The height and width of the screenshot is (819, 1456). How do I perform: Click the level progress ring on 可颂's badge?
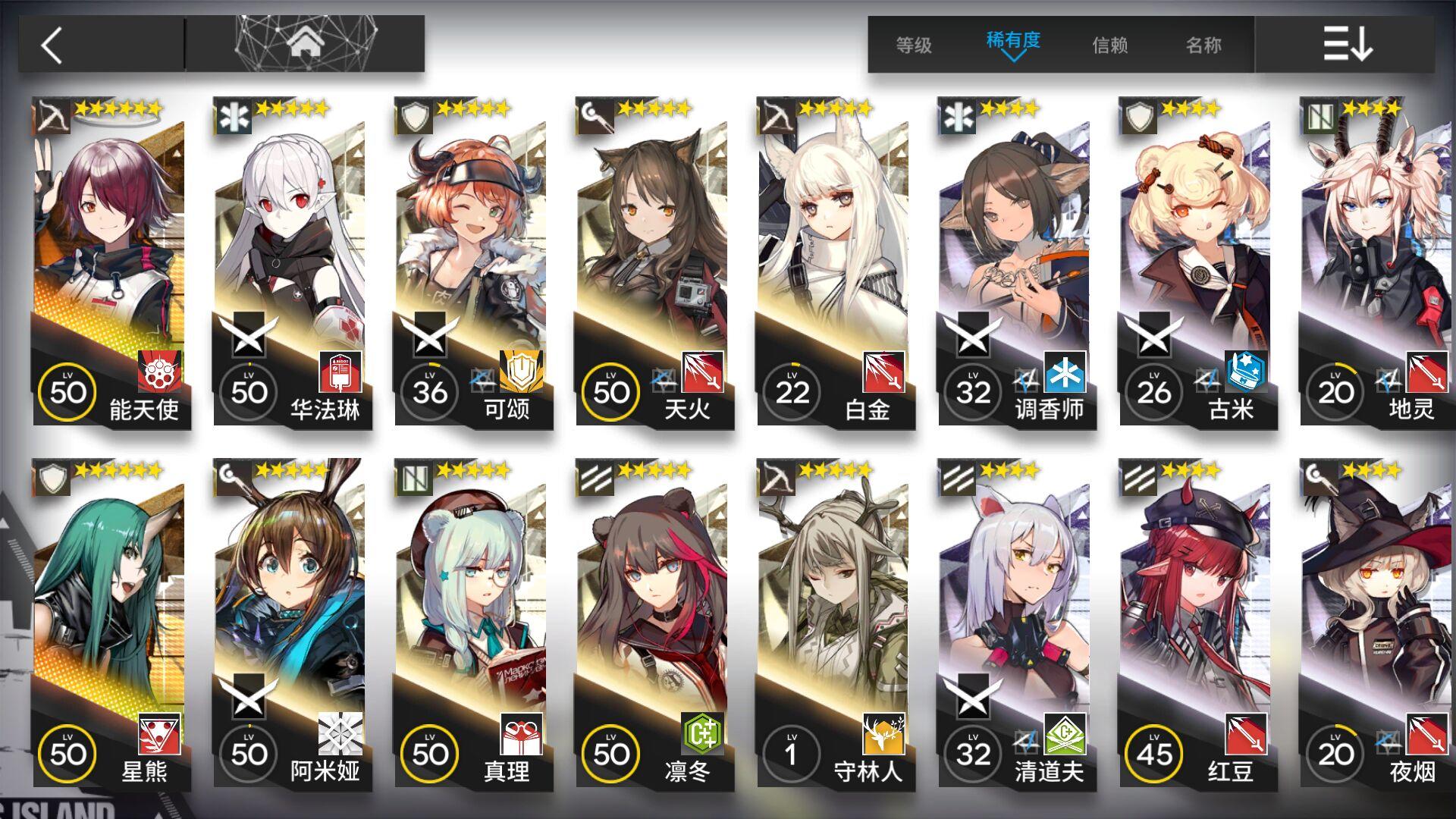[431, 392]
